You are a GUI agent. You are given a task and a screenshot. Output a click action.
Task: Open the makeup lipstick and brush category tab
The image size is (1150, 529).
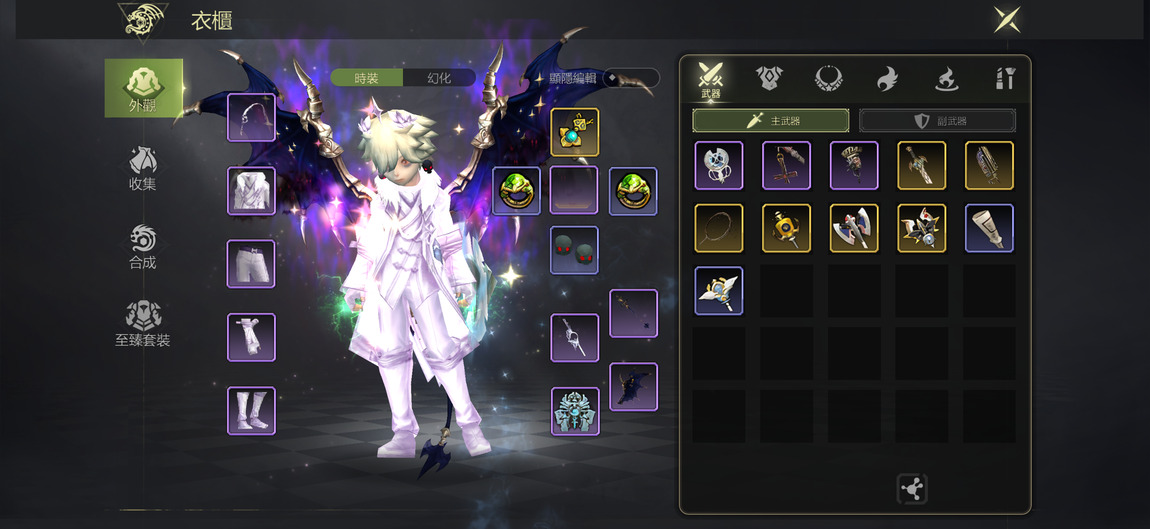click(1005, 78)
